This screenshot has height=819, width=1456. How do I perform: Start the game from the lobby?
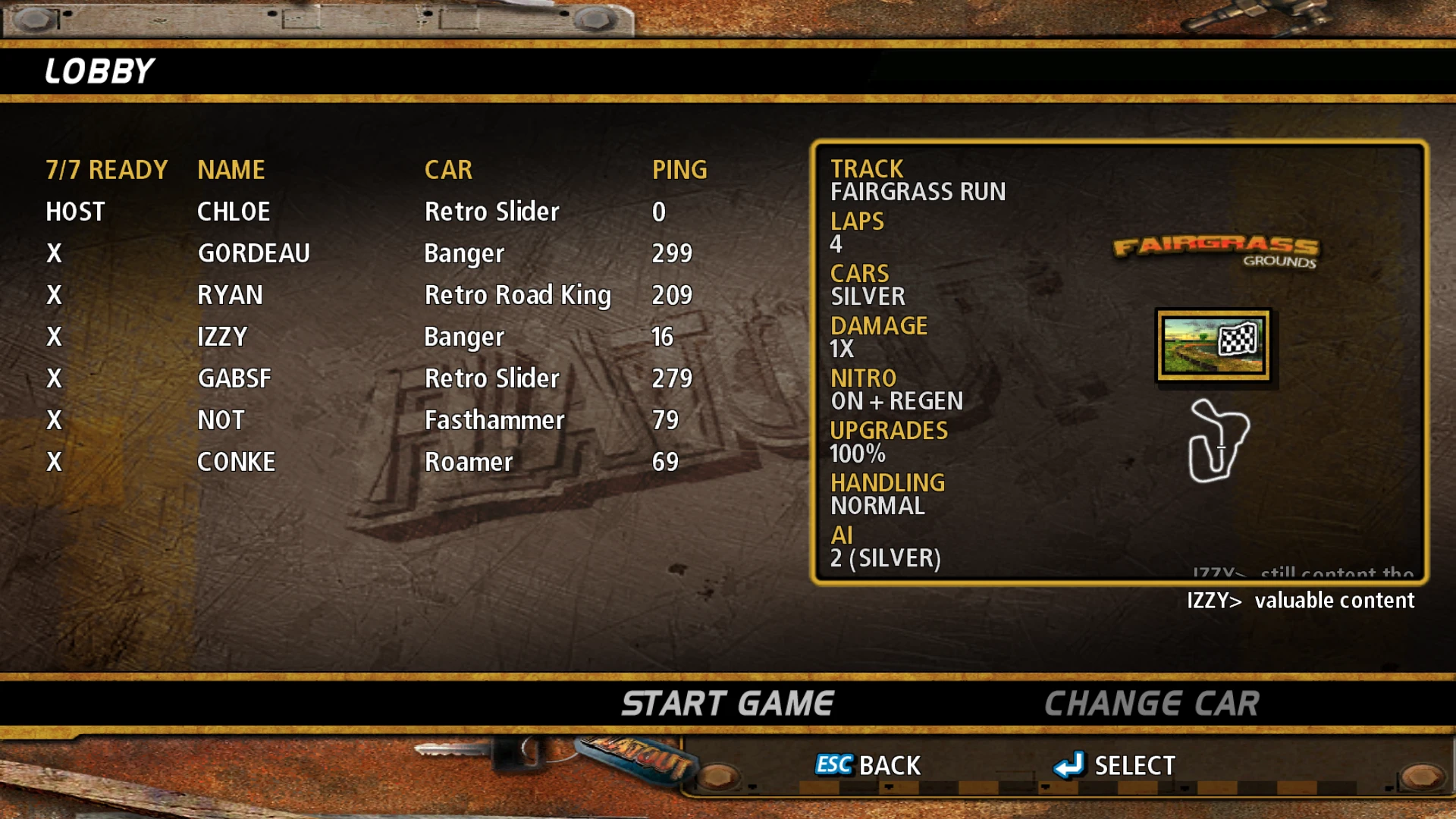click(727, 704)
